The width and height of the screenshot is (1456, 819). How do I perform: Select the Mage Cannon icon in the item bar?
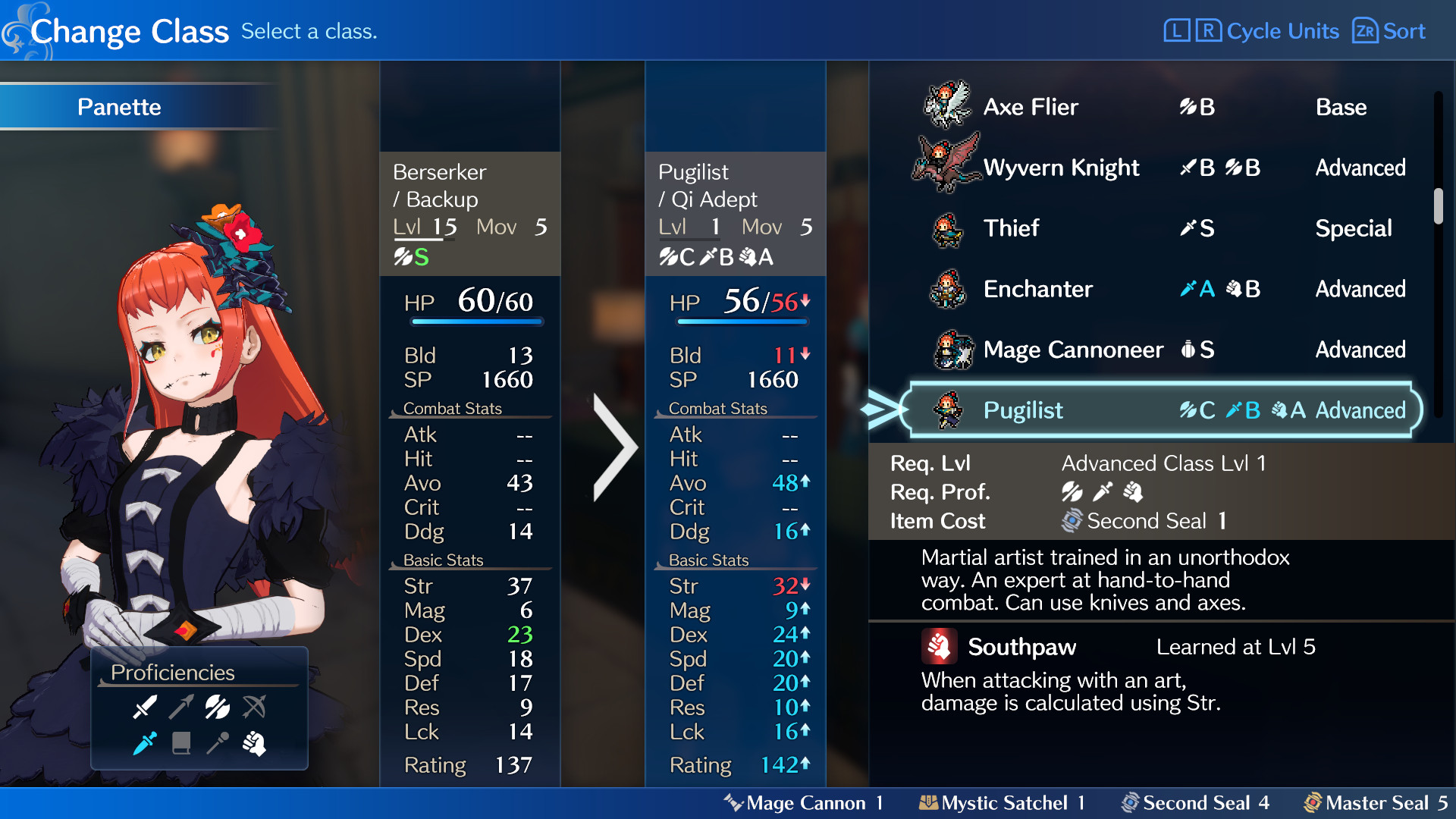733,802
